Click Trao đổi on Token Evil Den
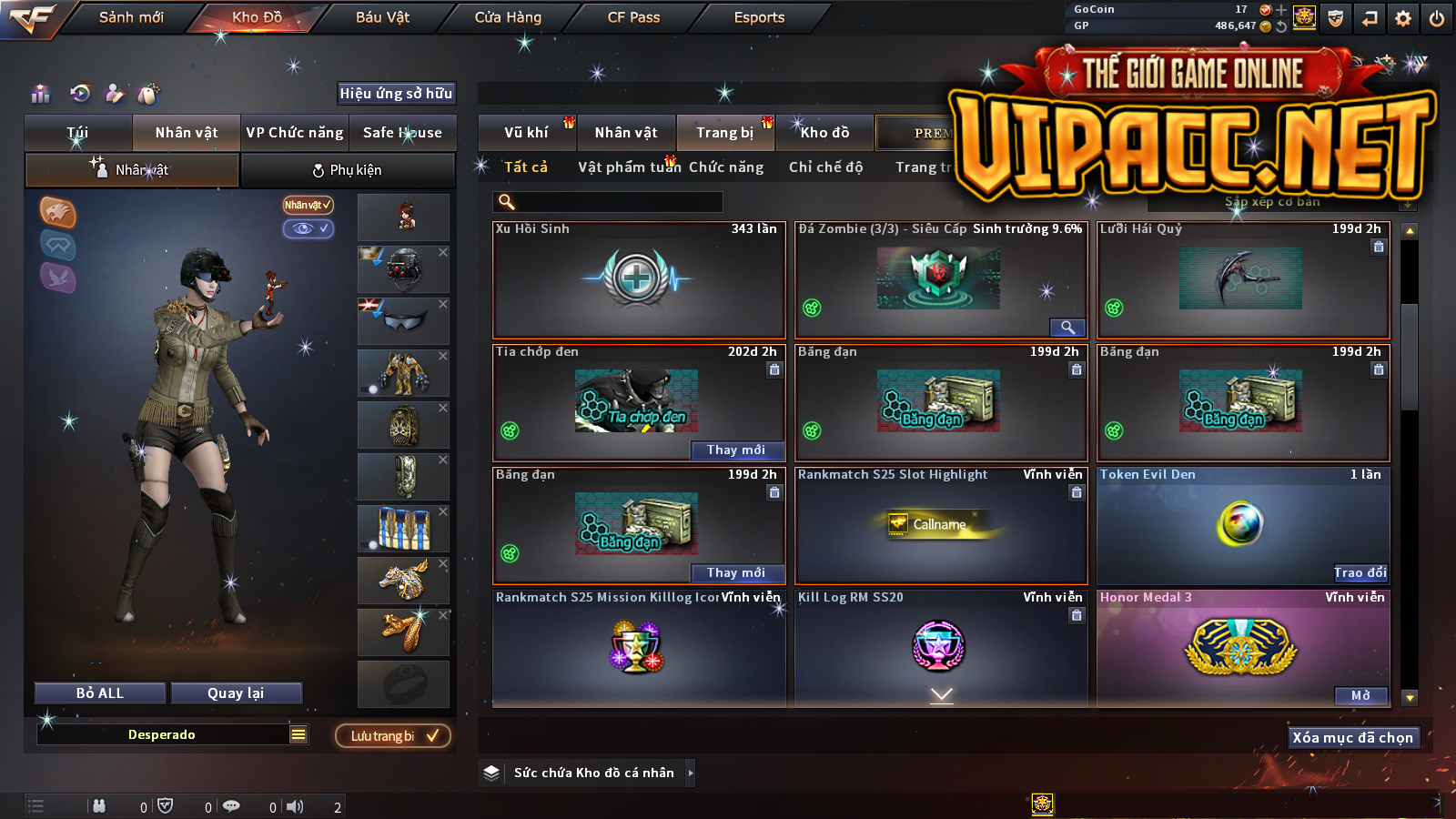 [1360, 572]
